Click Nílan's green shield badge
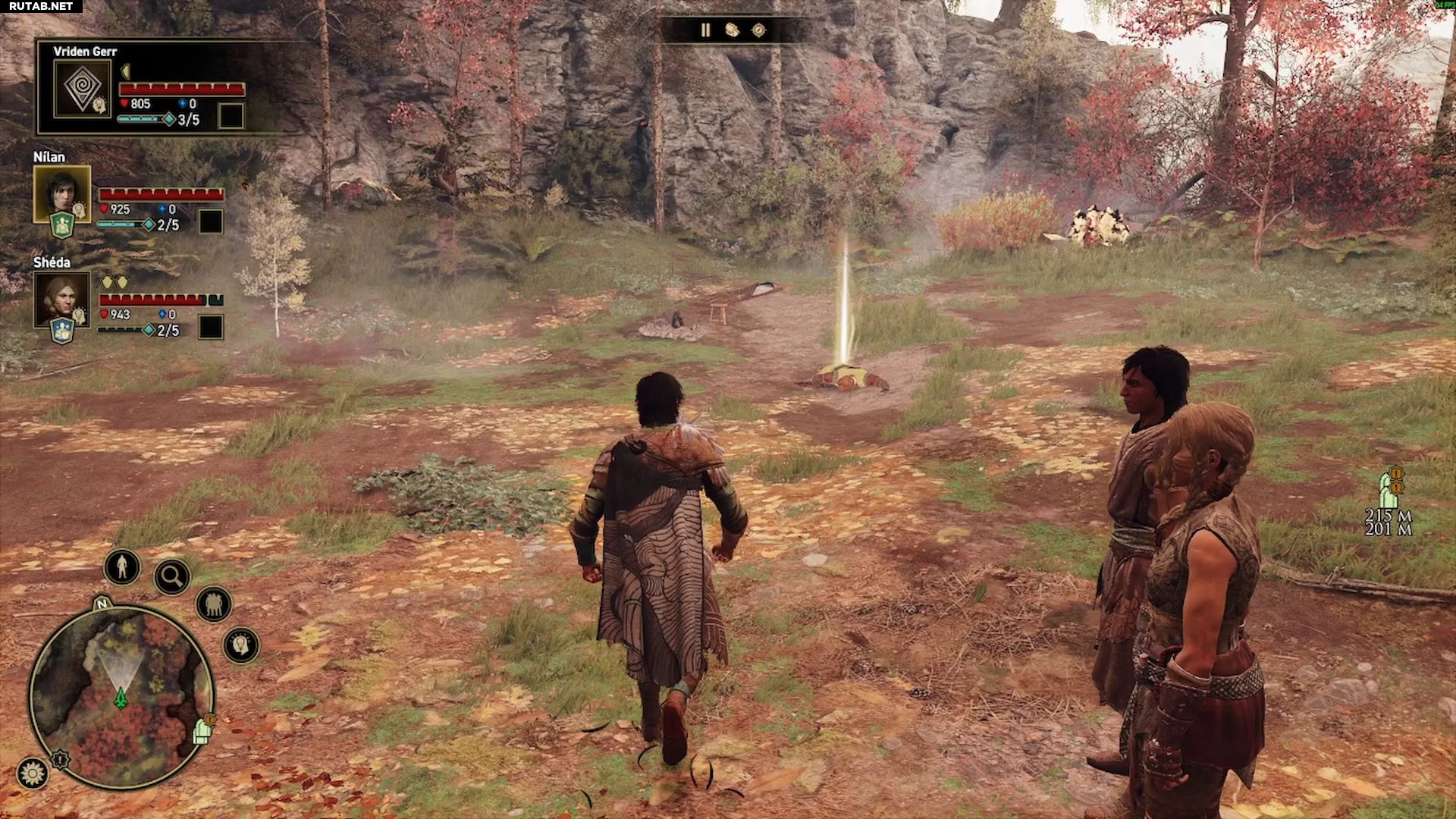Viewport: 1456px width, 819px height. pos(61,226)
